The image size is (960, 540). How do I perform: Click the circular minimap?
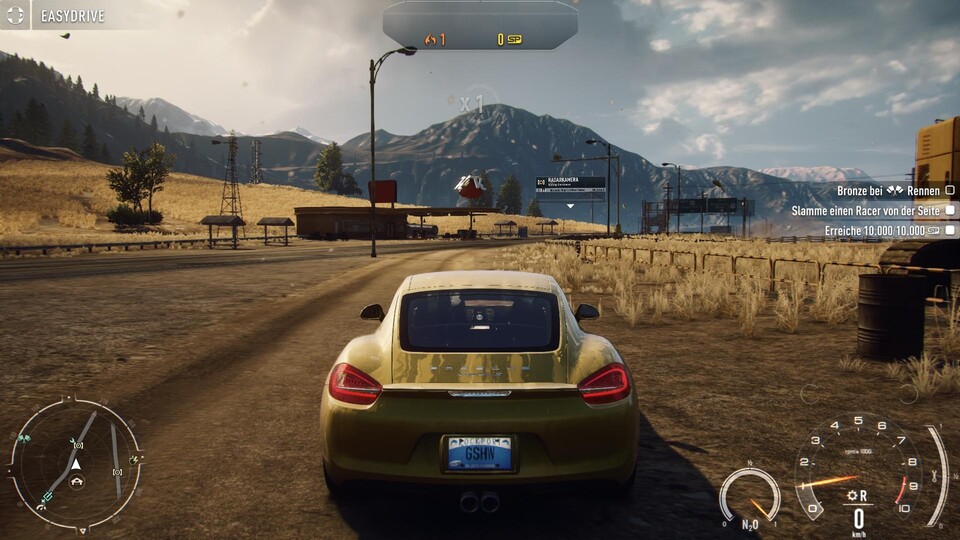(75, 465)
